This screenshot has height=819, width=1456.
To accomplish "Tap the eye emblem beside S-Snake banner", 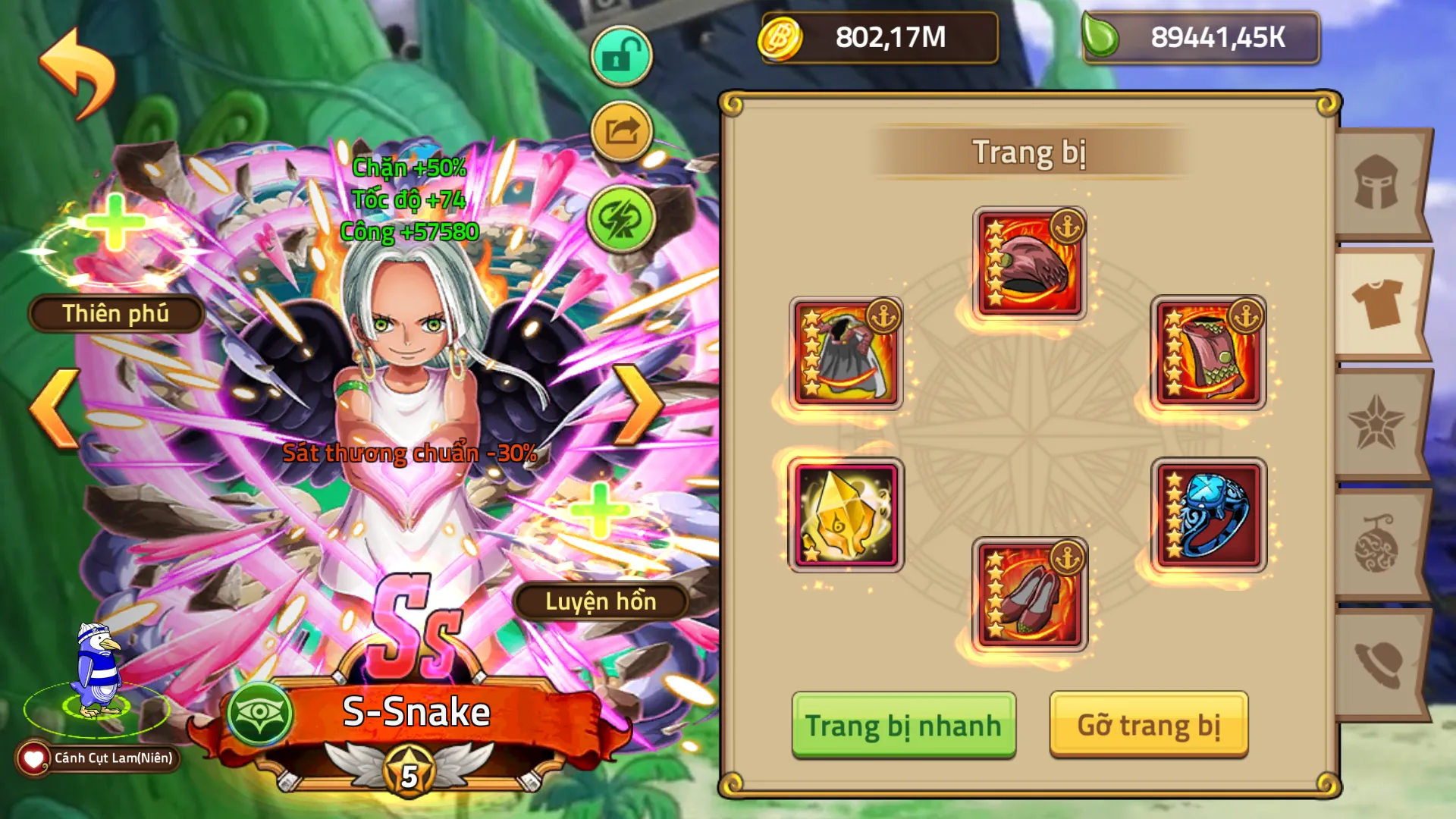I will coord(262,714).
